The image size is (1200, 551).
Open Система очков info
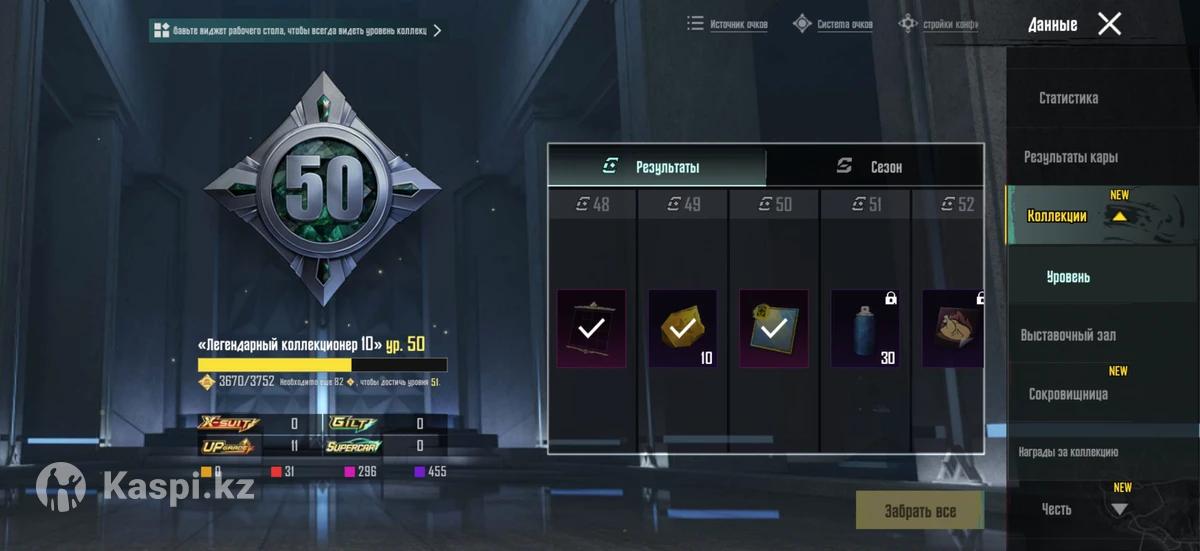[833, 24]
